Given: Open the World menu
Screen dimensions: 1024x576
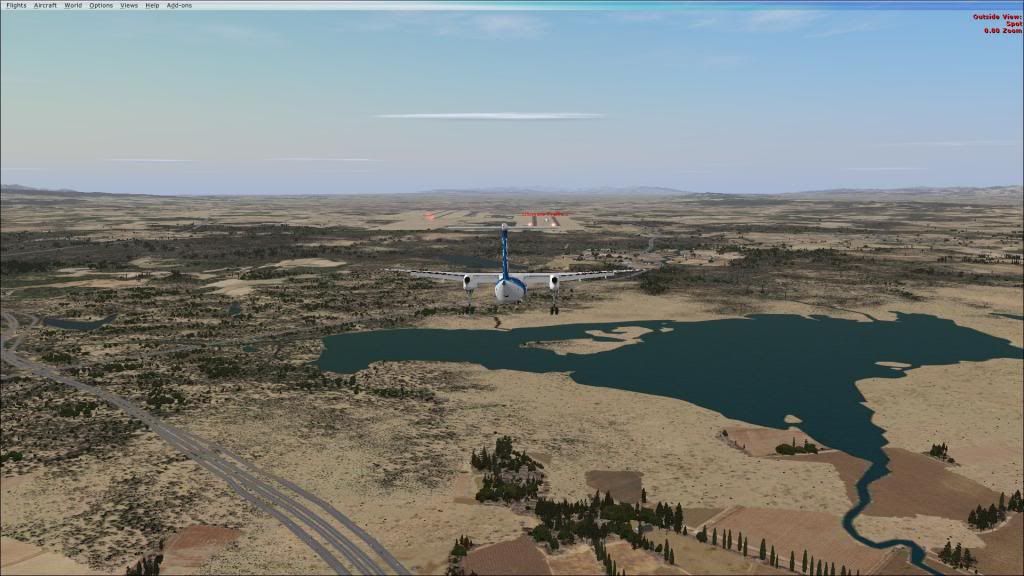Looking at the screenshot, I should point(73,5).
